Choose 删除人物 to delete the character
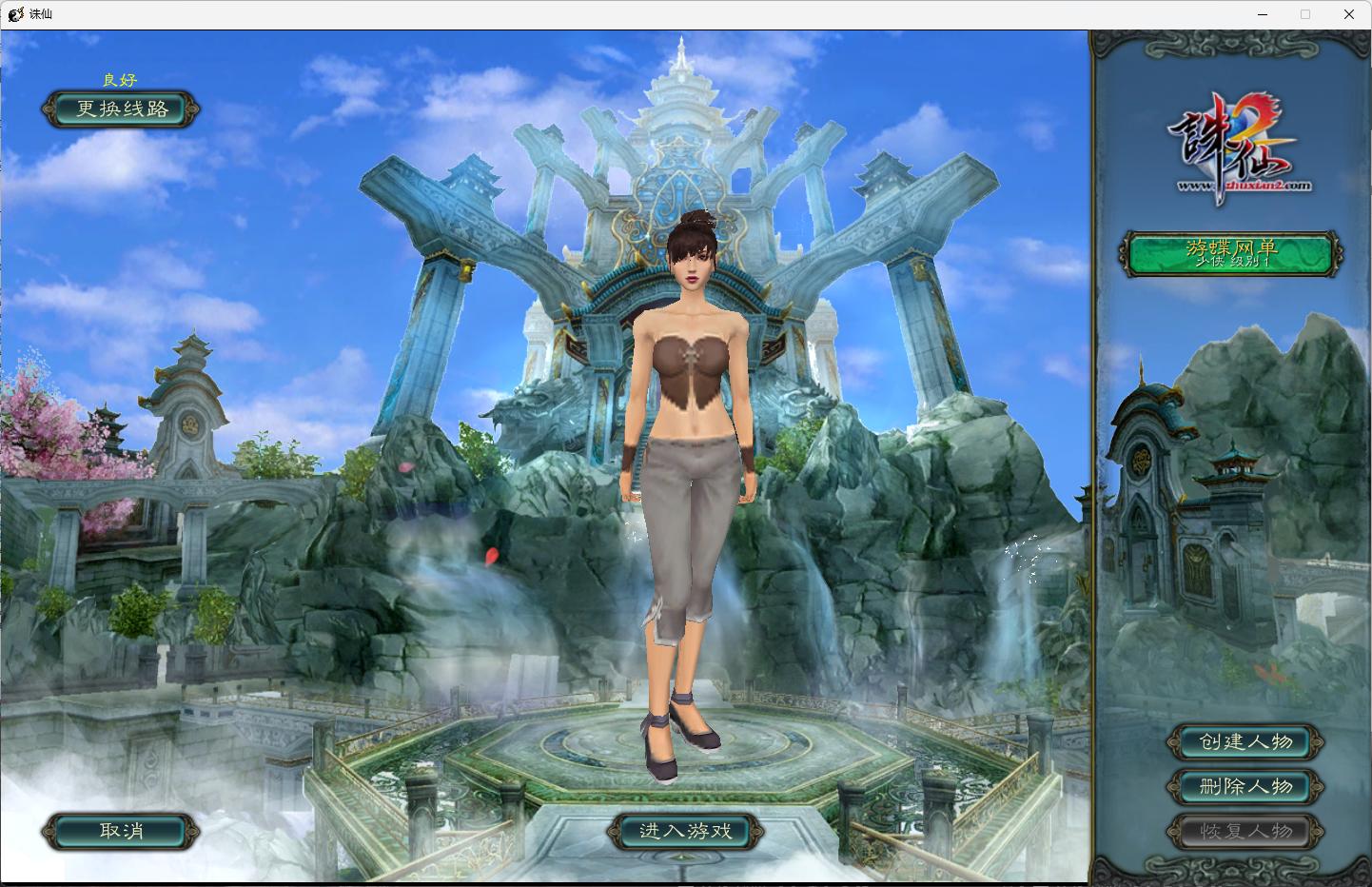1372x887 pixels. coord(1245,786)
